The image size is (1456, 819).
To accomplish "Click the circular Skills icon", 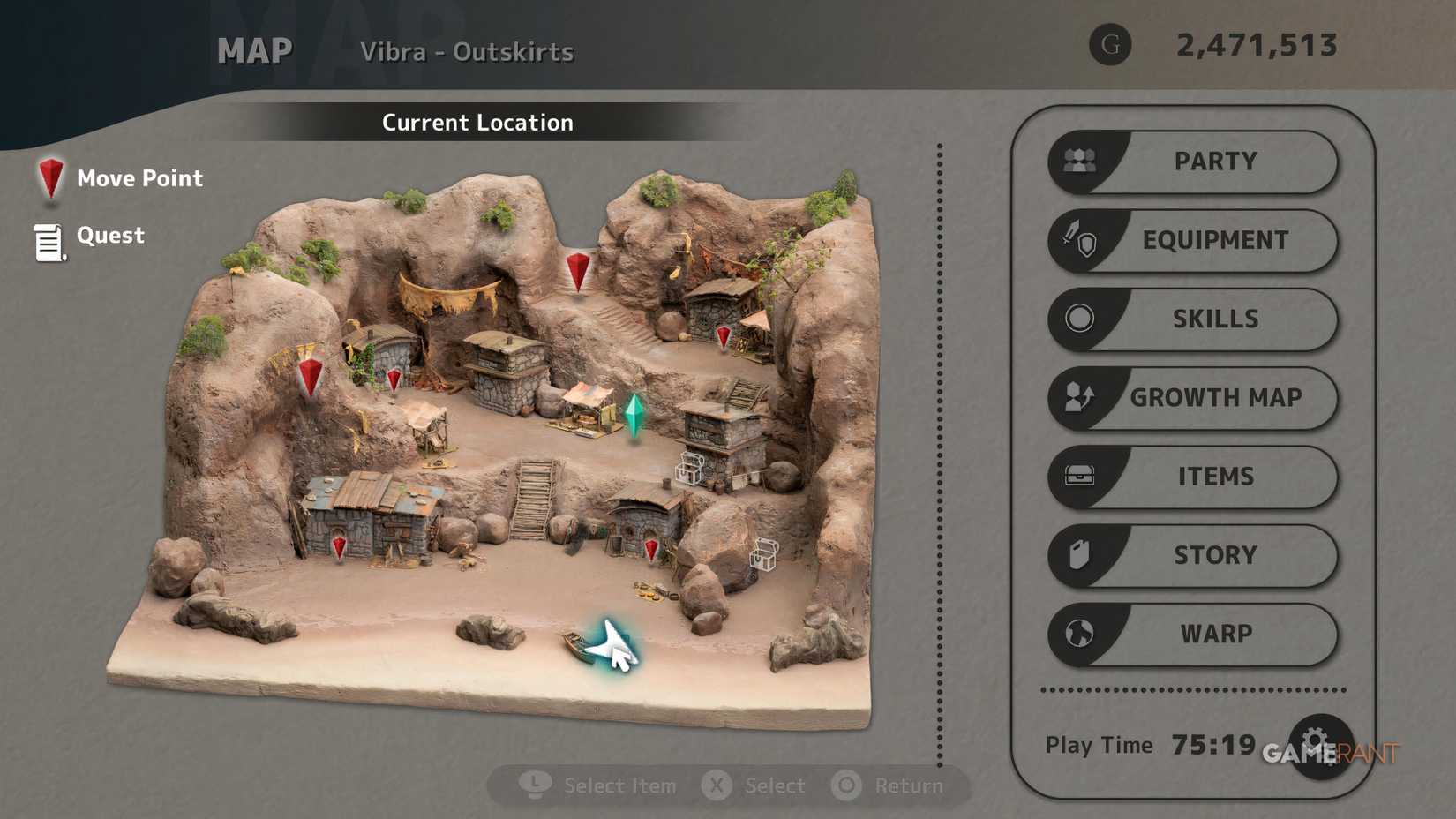I will coord(1080,319).
